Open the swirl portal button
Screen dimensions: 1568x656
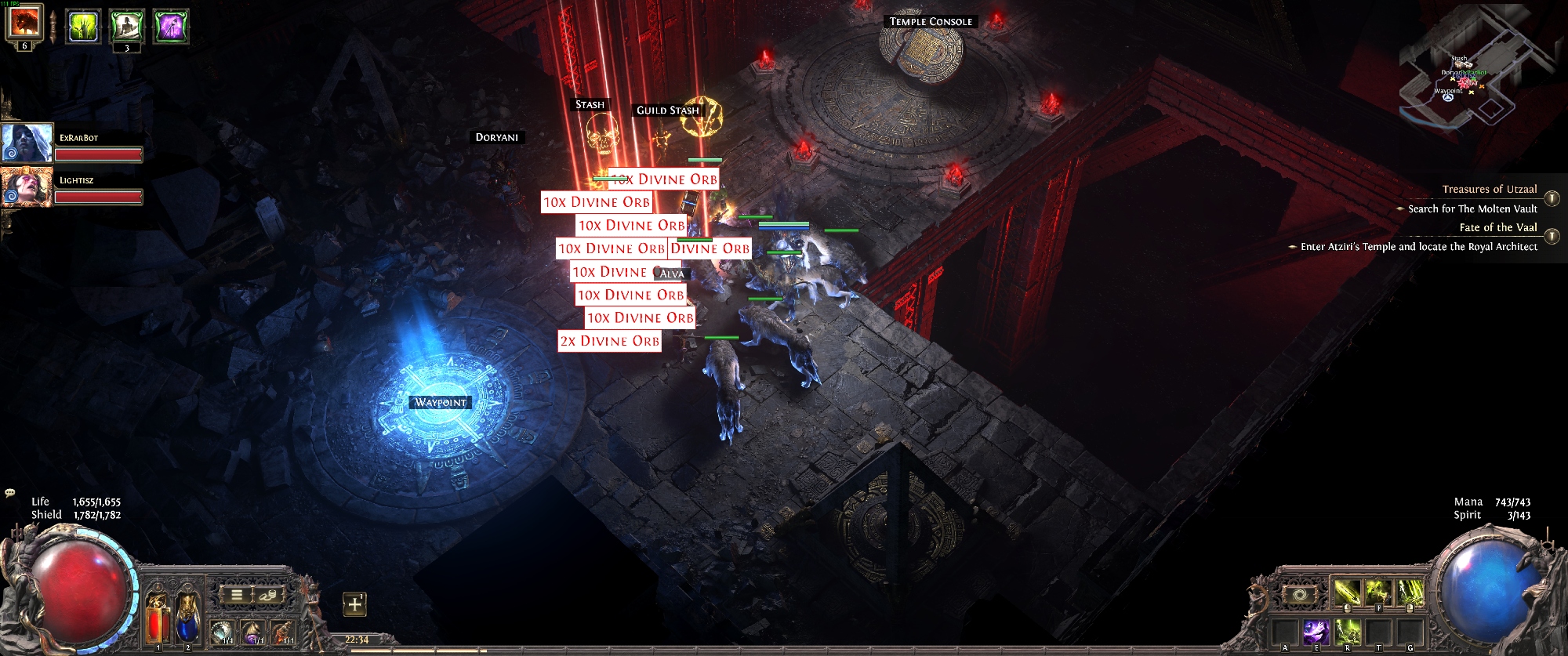click(x=1299, y=595)
